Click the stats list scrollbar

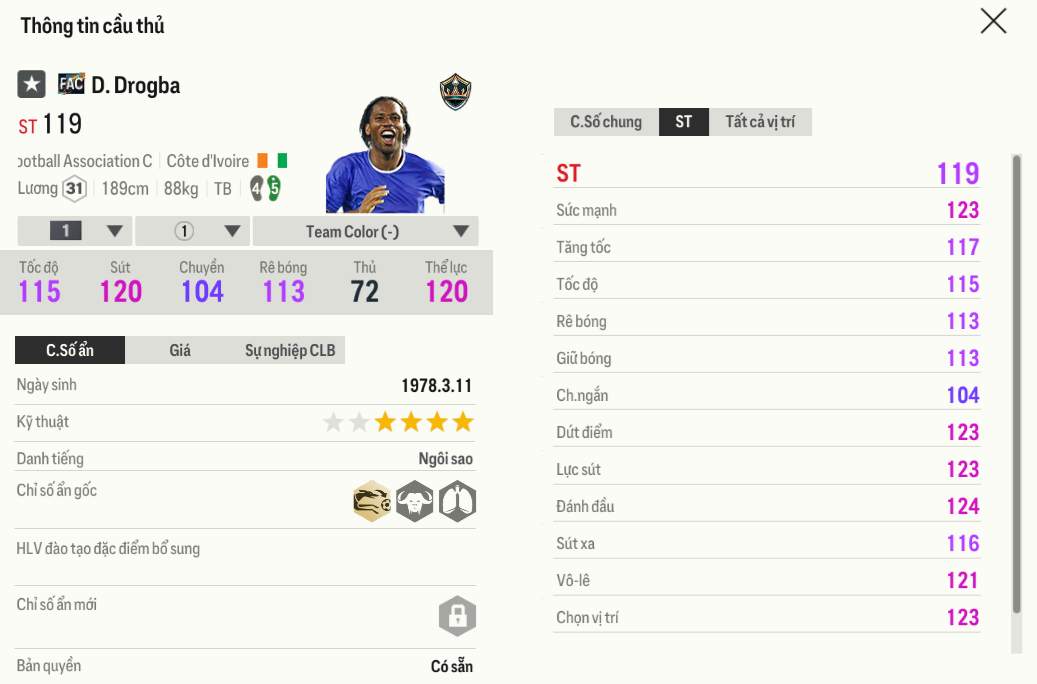[x=1017, y=380]
